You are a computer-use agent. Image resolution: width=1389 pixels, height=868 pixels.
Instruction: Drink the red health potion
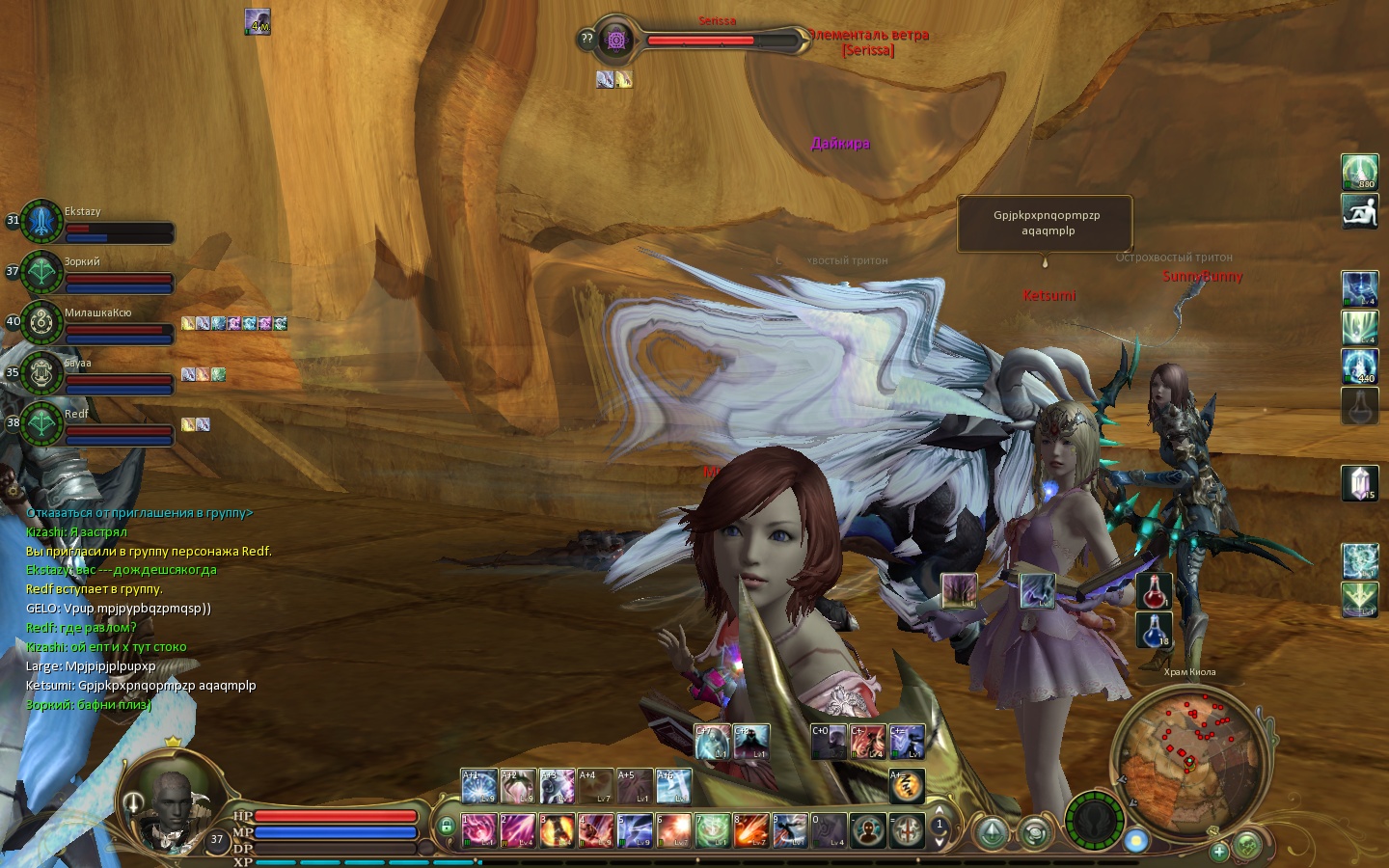click(x=1155, y=590)
